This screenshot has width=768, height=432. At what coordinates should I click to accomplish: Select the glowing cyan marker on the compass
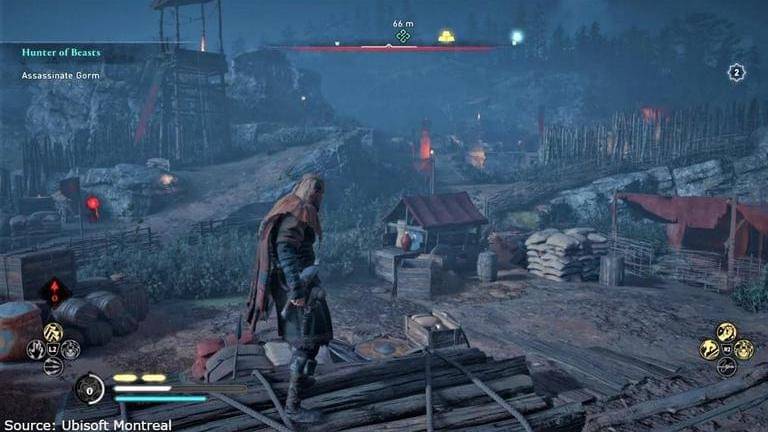coord(517,37)
